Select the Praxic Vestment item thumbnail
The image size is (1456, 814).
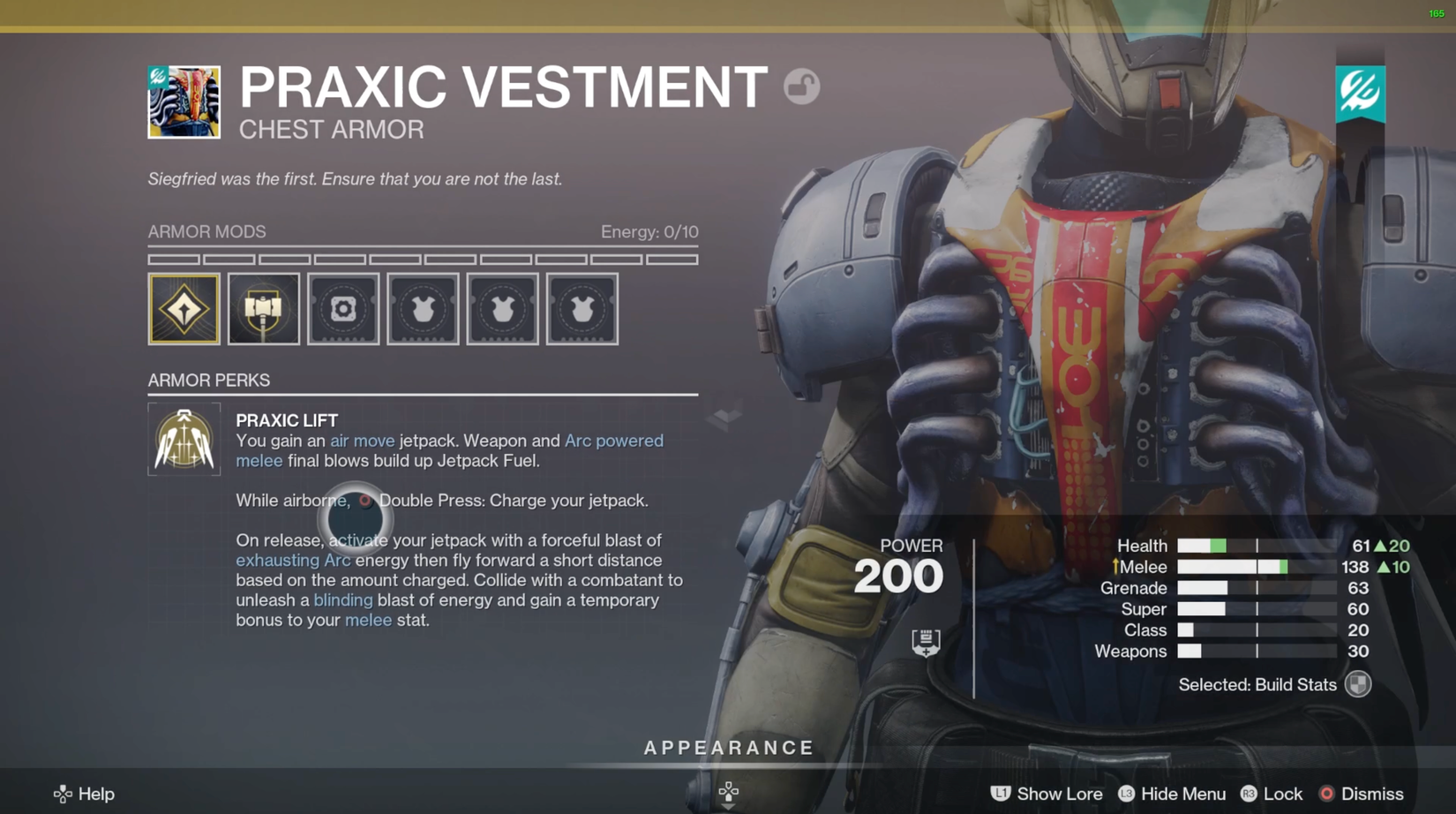[x=184, y=102]
